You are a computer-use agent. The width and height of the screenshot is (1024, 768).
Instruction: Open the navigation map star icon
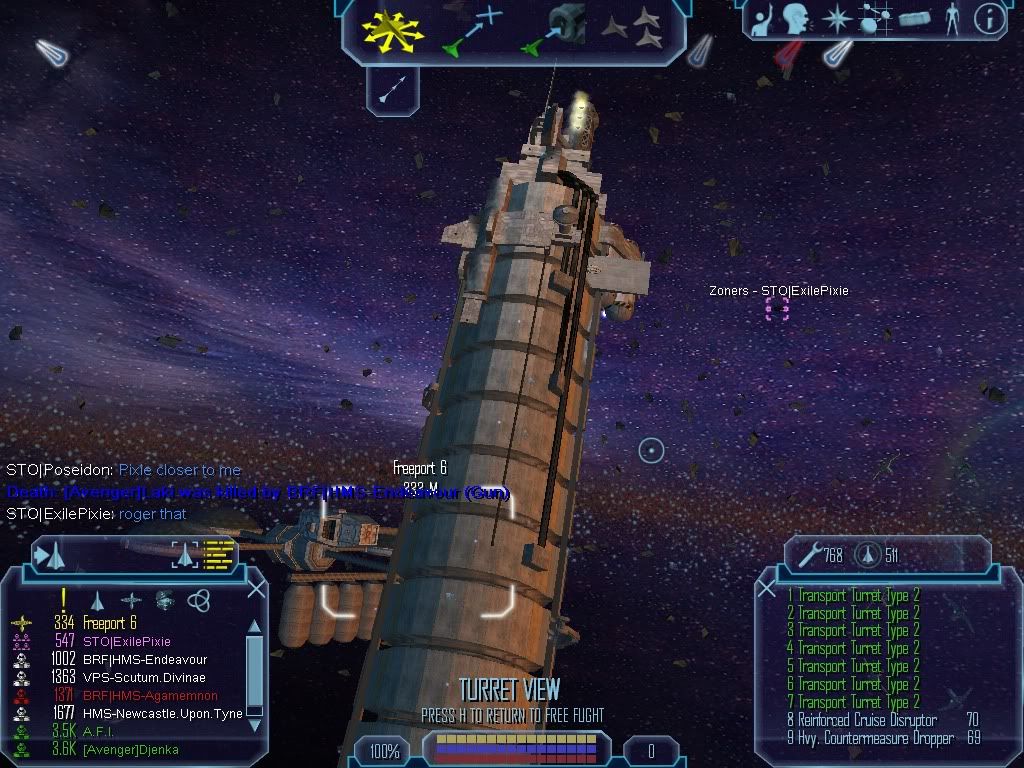pyautogui.click(x=835, y=19)
